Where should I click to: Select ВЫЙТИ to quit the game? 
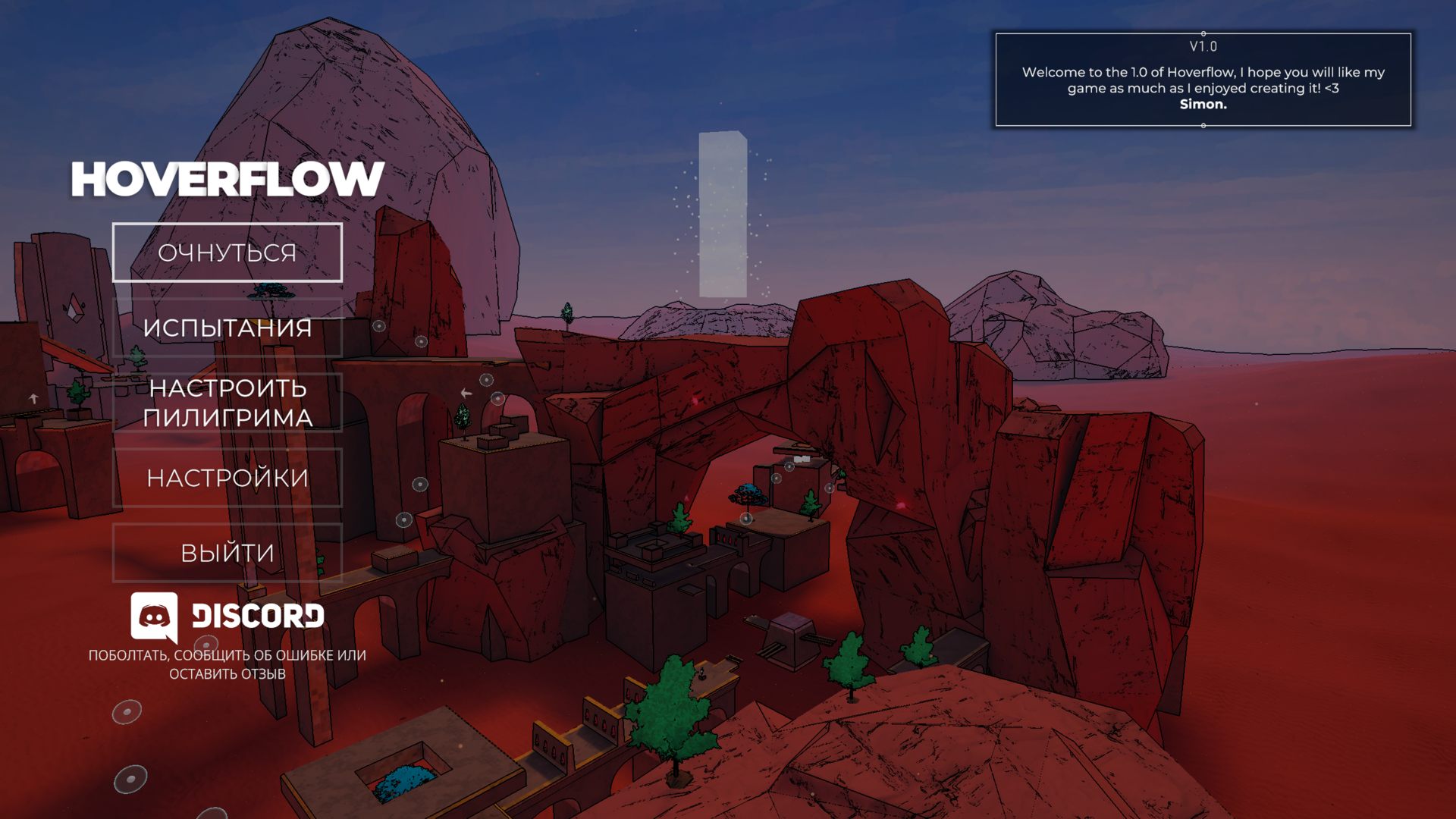pyautogui.click(x=227, y=553)
